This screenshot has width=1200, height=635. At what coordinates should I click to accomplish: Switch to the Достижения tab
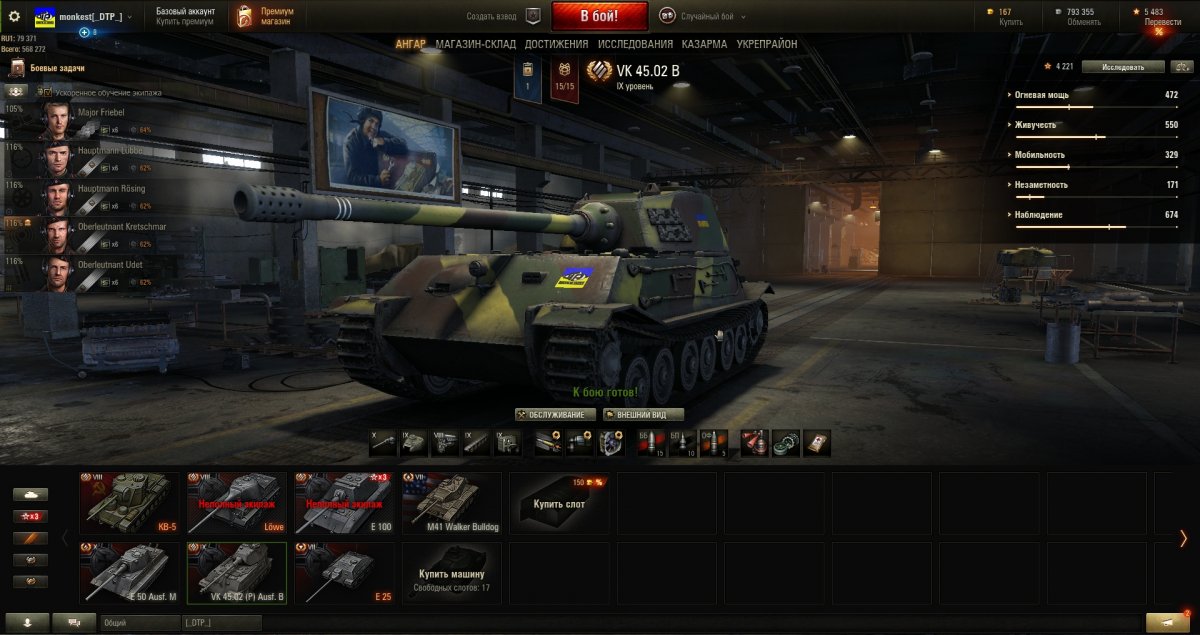556,44
